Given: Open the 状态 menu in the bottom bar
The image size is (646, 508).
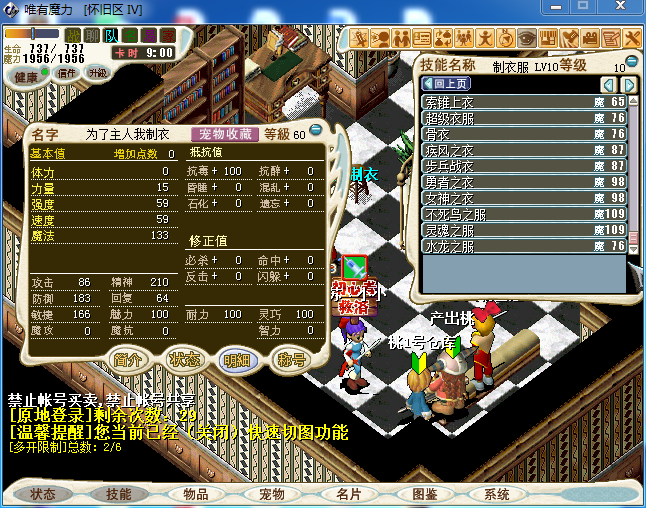Looking at the screenshot, I should click(x=43, y=494).
